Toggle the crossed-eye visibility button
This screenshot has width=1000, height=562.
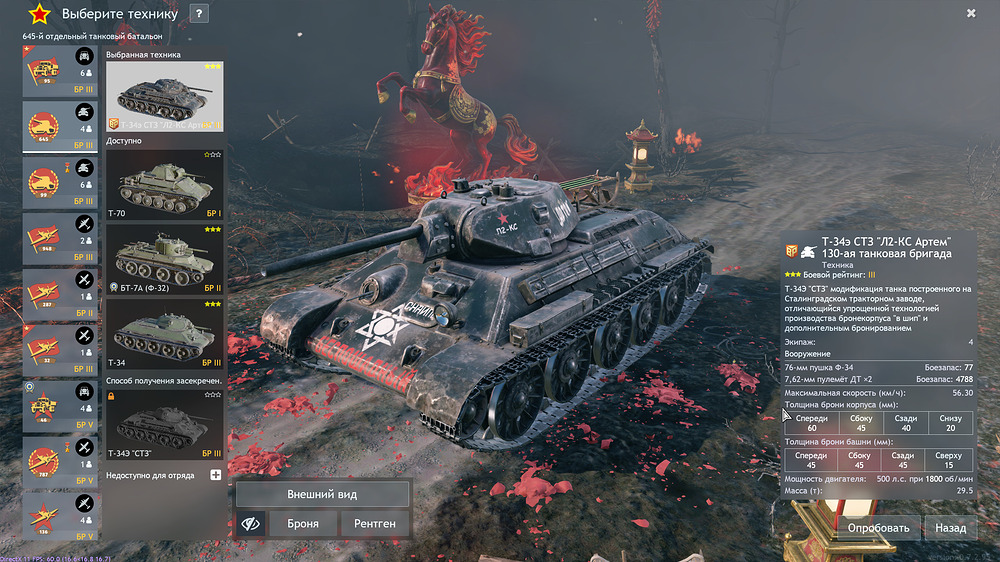[x=251, y=523]
